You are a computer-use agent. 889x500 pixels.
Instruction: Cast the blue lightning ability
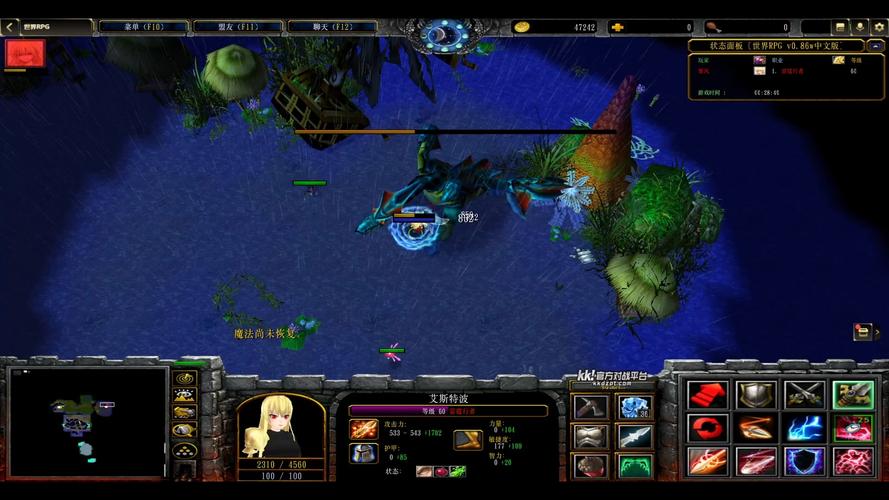pyautogui.click(x=804, y=428)
